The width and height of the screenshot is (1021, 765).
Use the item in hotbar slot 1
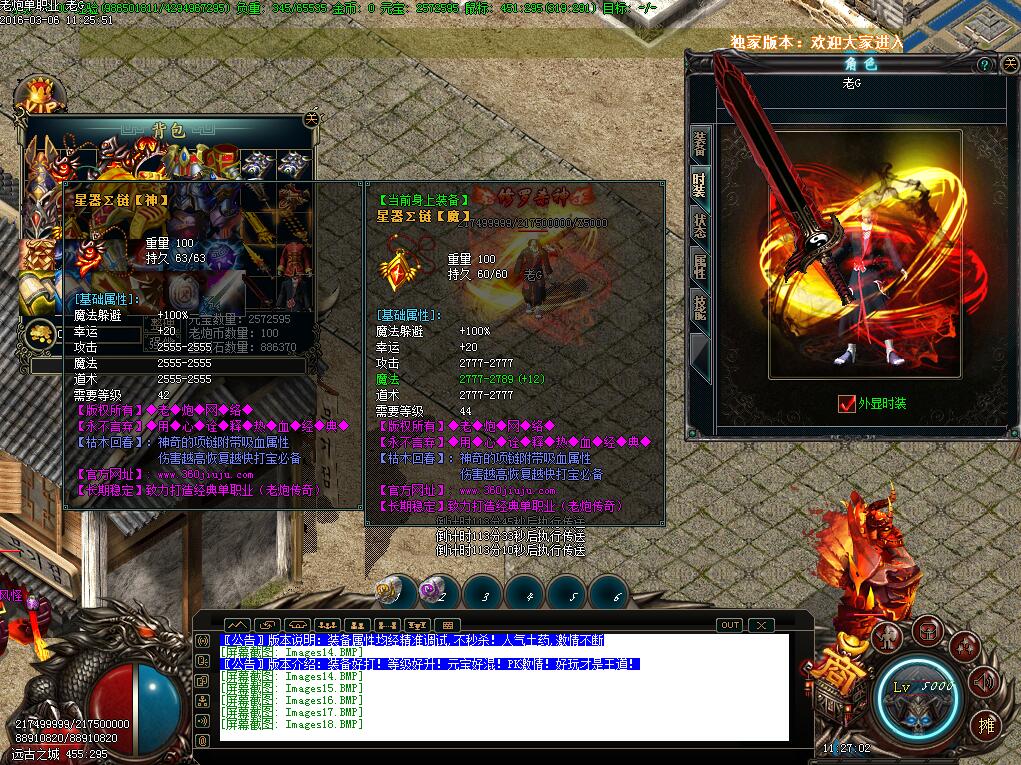click(x=390, y=593)
